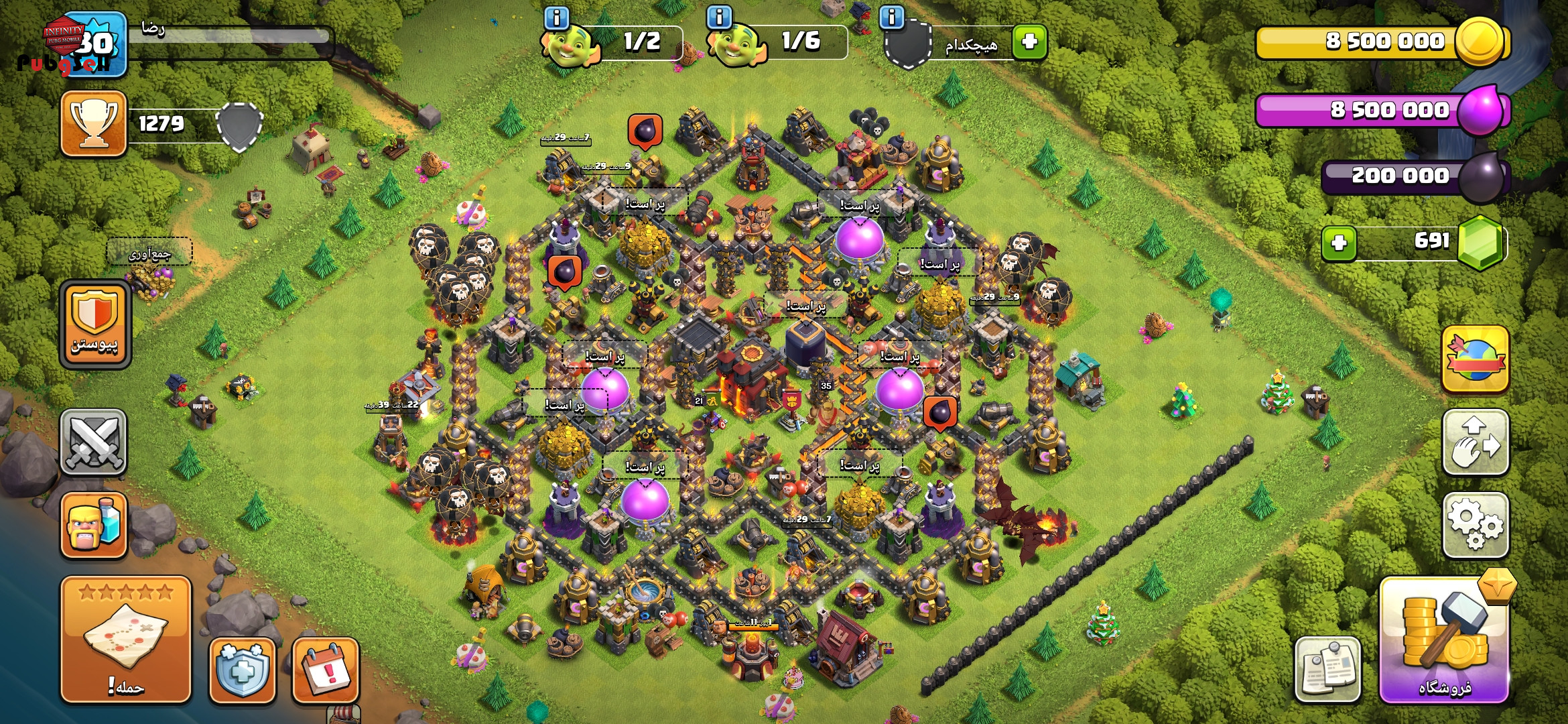The image size is (1568, 724).
Task: Open the globe with arrow button
Action: (x=1475, y=359)
